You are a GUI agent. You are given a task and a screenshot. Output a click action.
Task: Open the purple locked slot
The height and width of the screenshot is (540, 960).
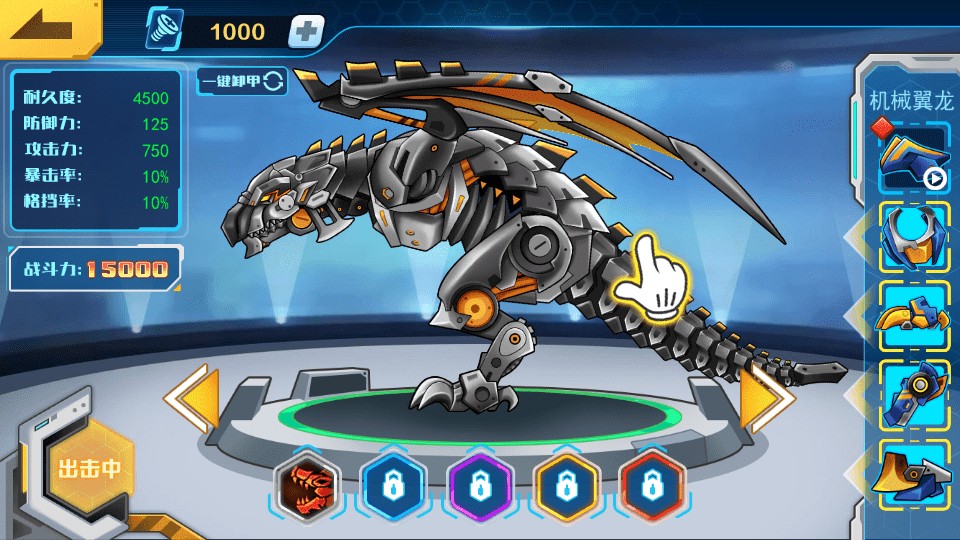pyautogui.click(x=480, y=488)
